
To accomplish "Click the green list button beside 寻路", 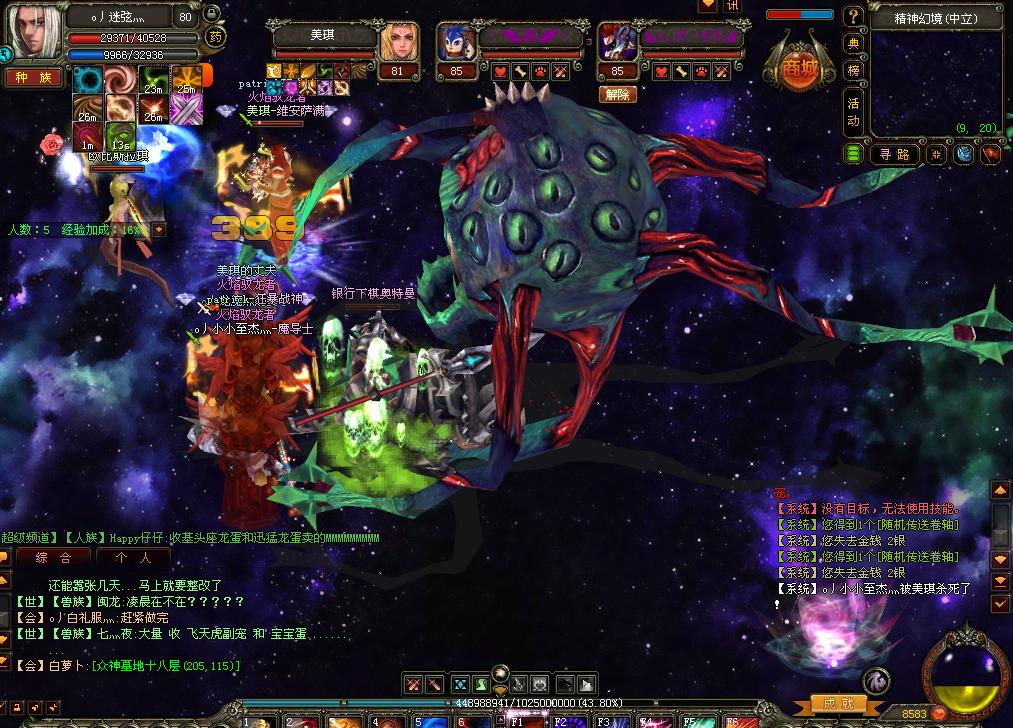I will tap(854, 154).
